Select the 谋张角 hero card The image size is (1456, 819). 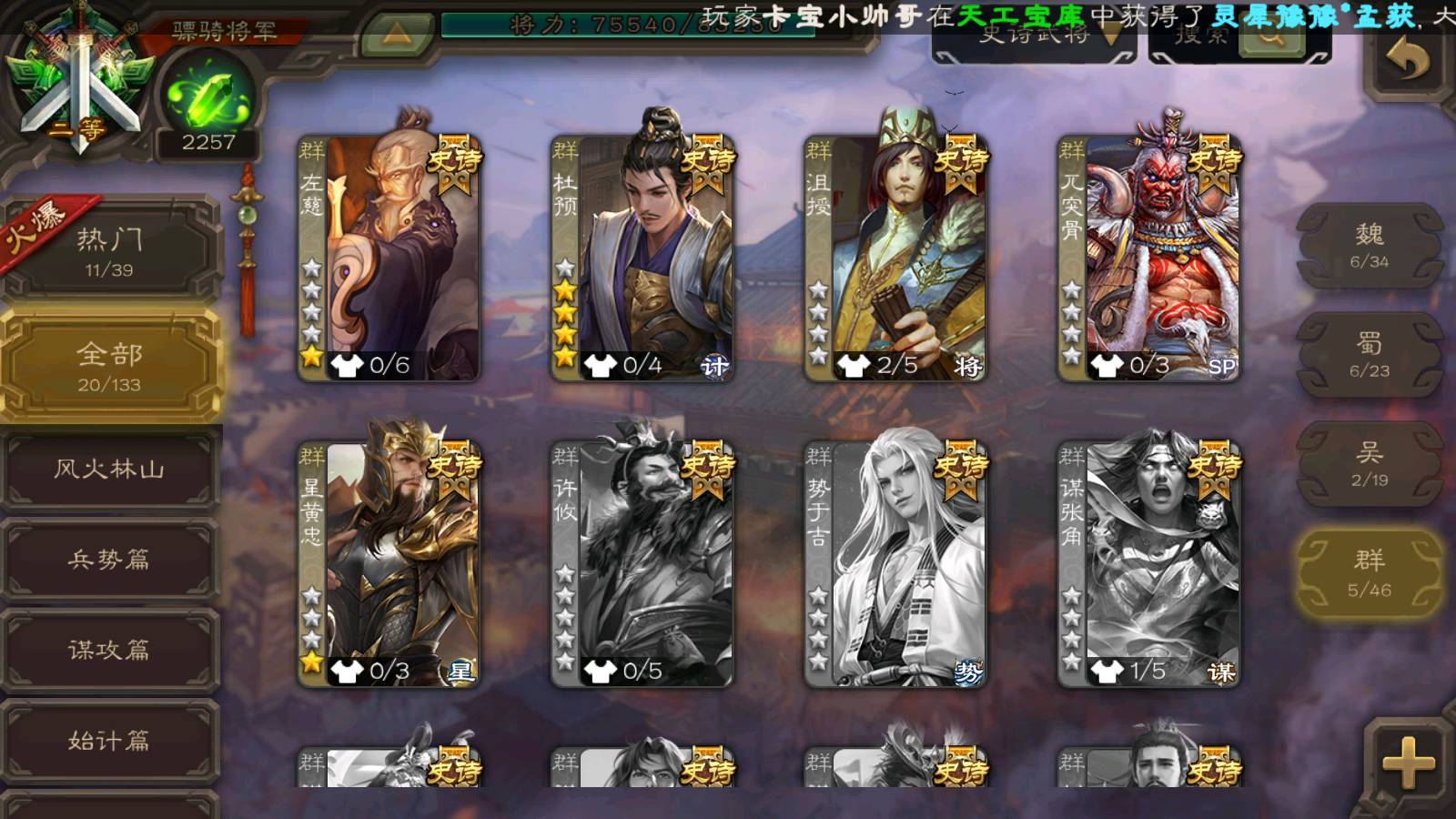(x=1148, y=561)
